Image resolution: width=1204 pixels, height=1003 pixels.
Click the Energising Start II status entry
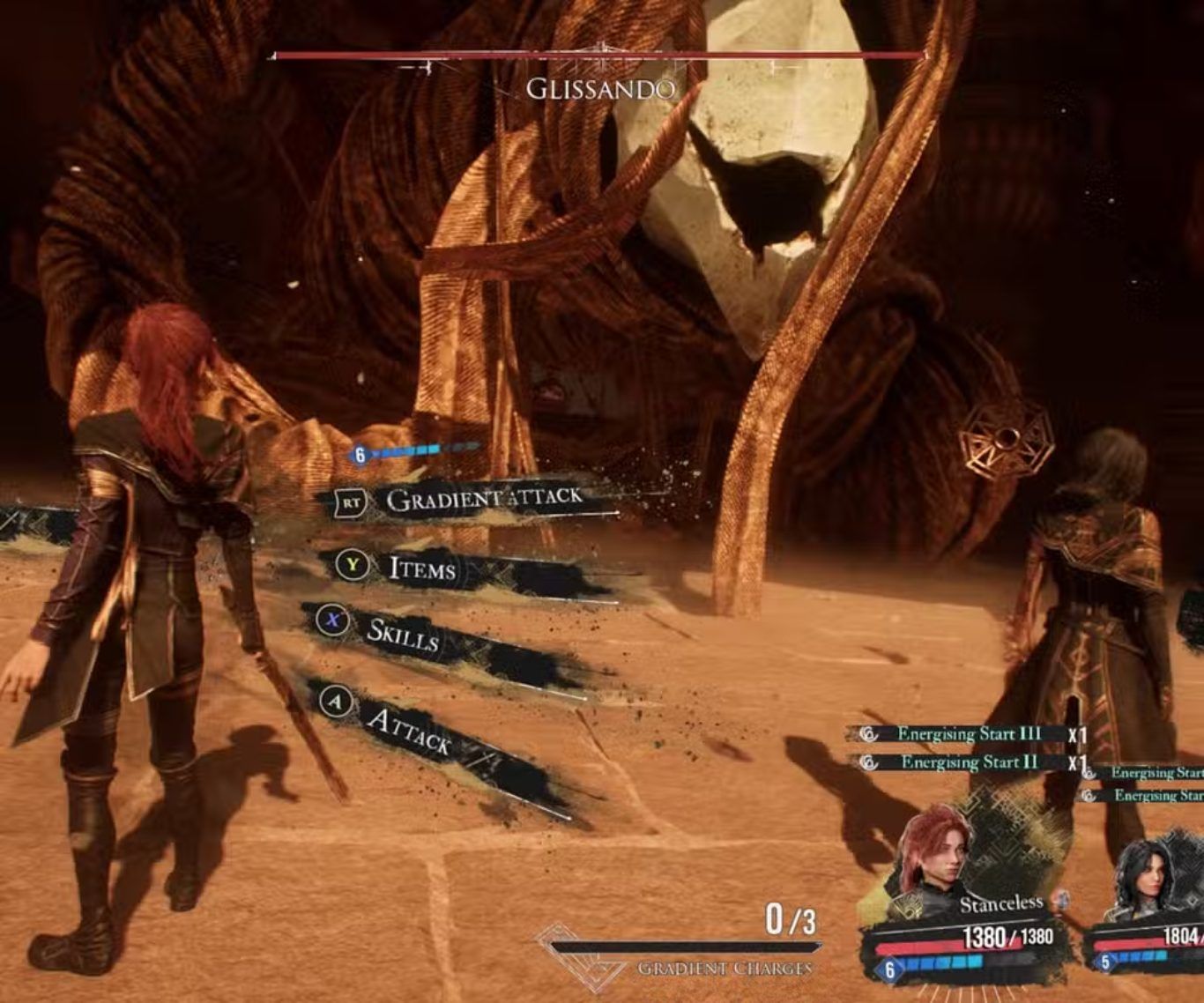click(x=969, y=762)
